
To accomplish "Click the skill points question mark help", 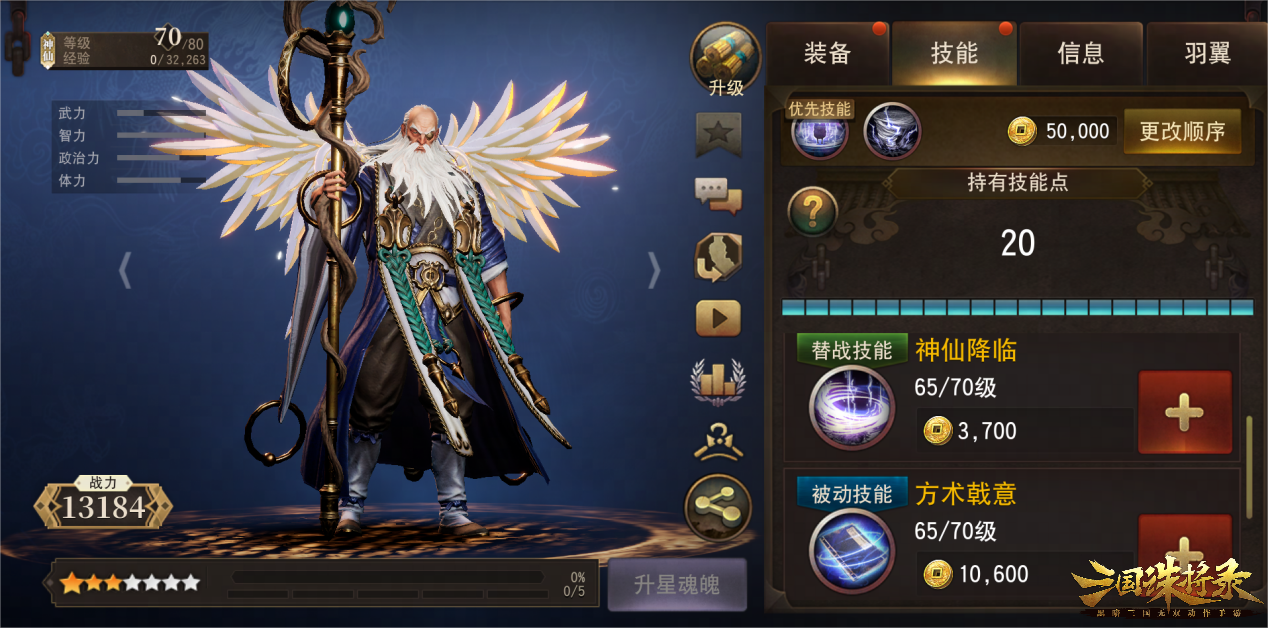I will point(812,211).
